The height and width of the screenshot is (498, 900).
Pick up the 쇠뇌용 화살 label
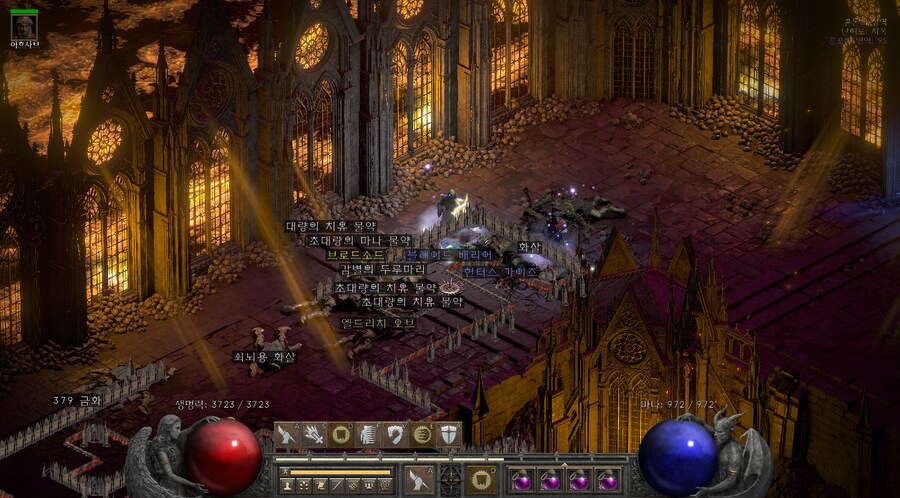[x=265, y=356]
